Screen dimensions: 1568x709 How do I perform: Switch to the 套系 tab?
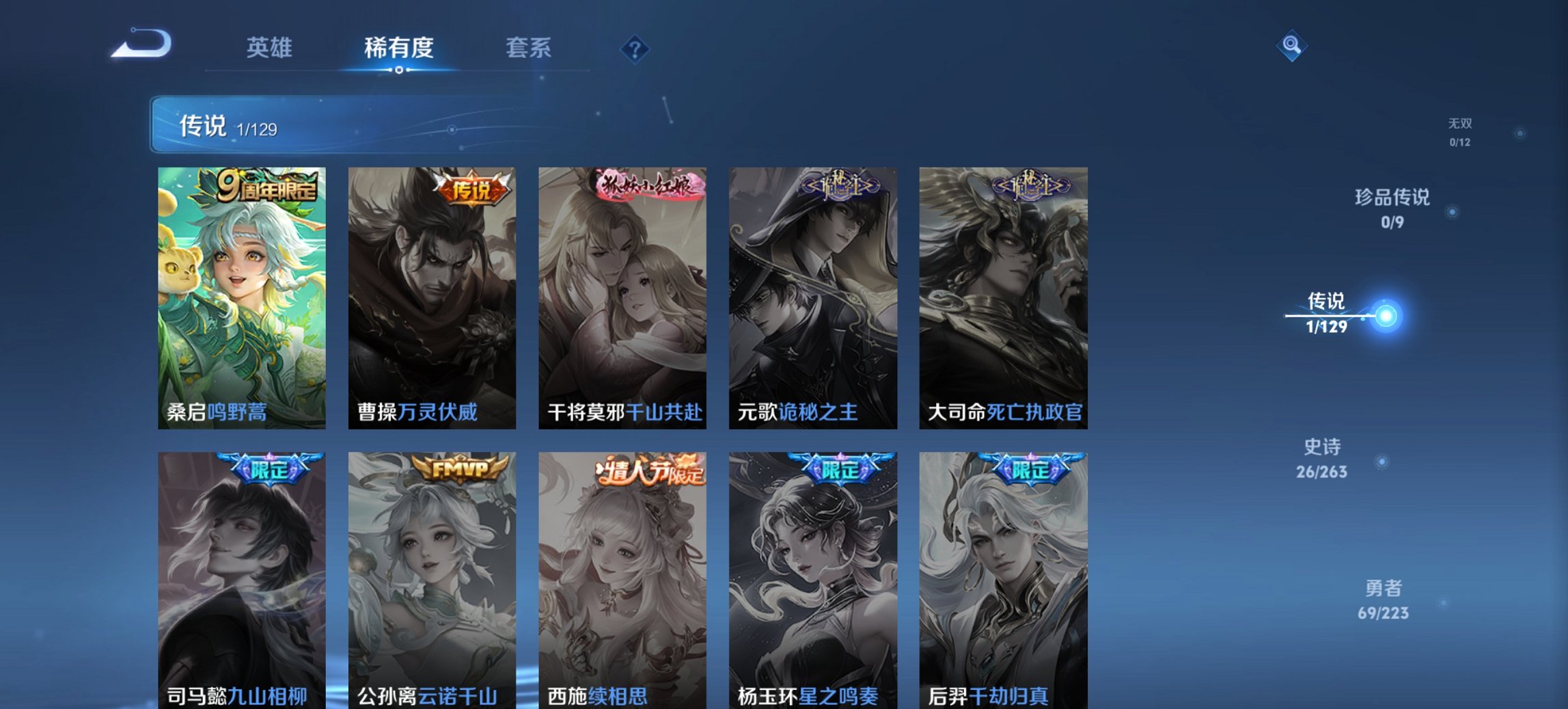point(529,48)
